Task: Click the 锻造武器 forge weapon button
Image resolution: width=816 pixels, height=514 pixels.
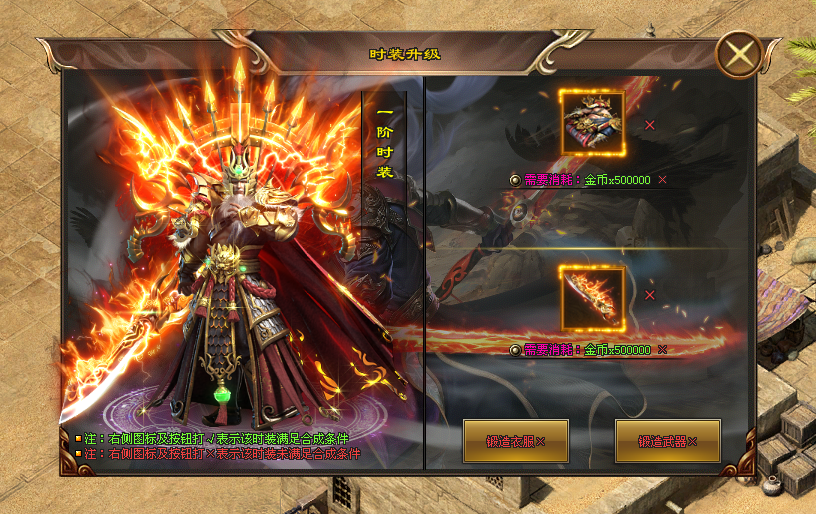Action: click(667, 441)
